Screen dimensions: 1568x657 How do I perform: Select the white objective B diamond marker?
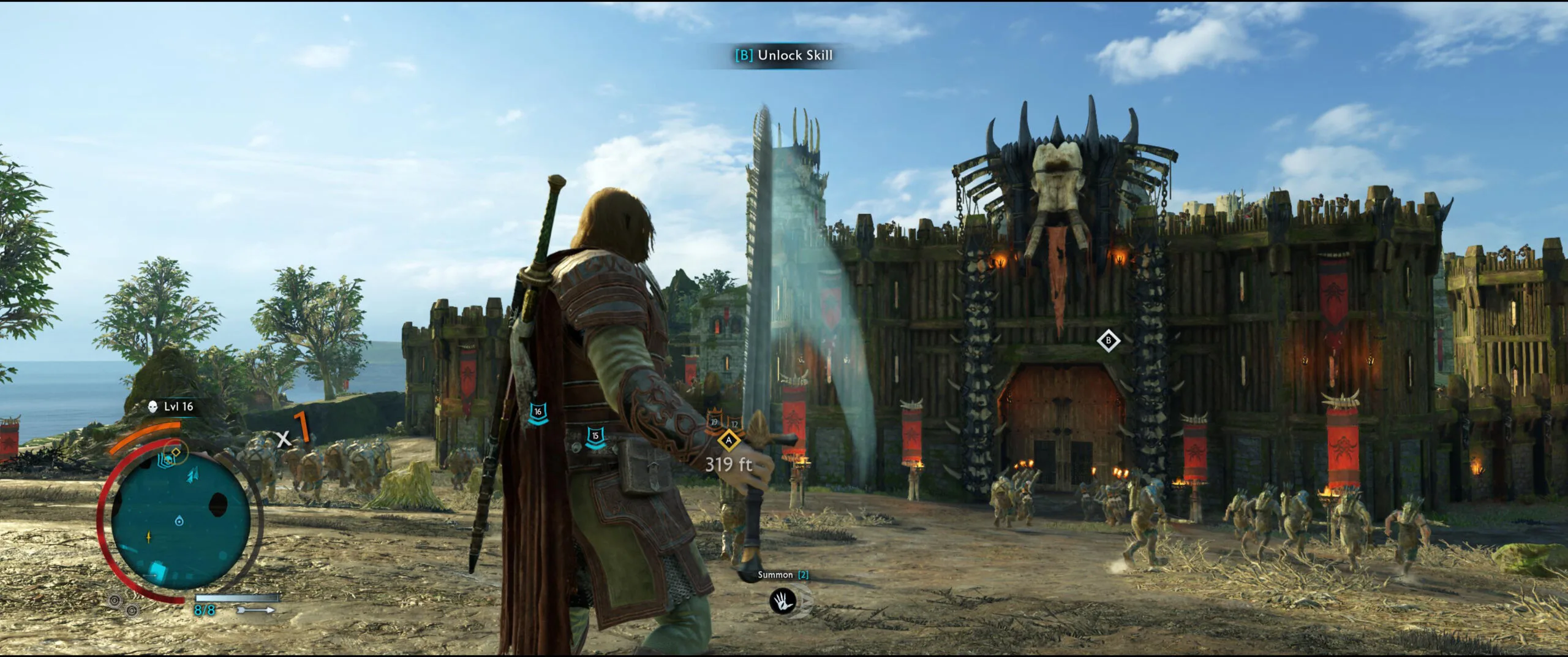tap(1108, 341)
